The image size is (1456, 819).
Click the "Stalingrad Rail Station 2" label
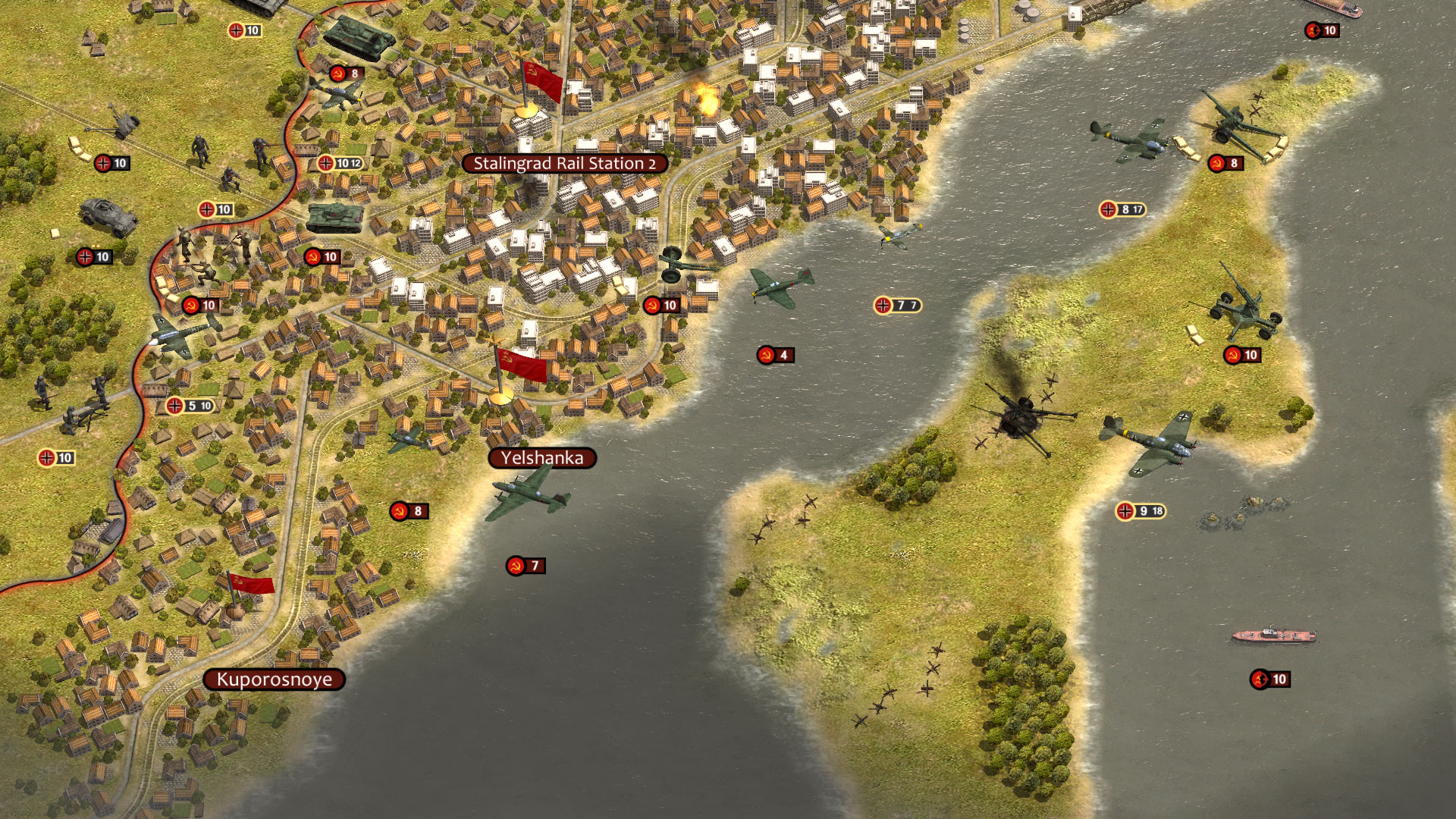coord(565,162)
